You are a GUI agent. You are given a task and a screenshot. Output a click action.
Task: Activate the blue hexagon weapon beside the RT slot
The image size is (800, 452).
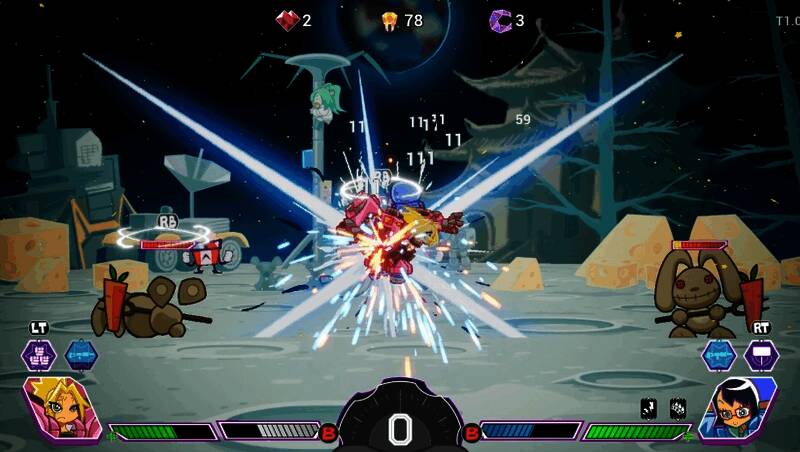[718, 355]
